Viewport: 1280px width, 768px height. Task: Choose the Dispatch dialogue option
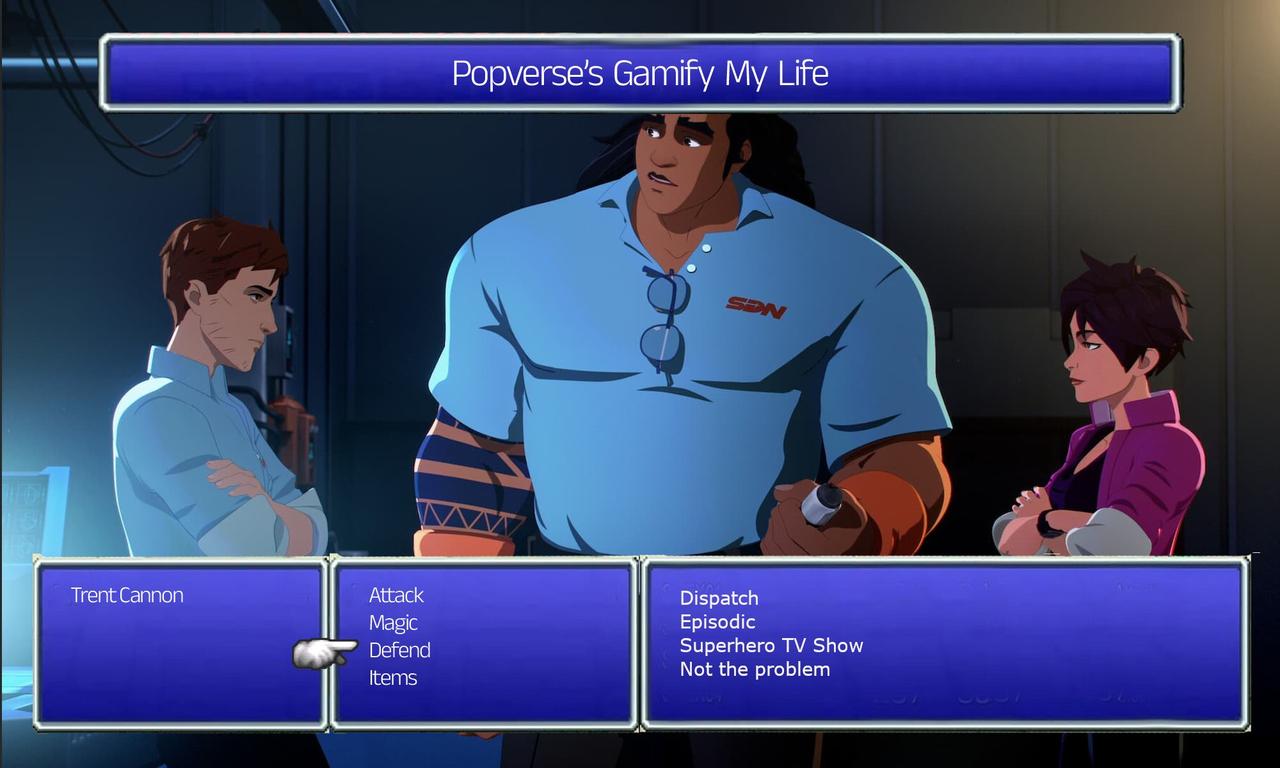click(718, 598)
